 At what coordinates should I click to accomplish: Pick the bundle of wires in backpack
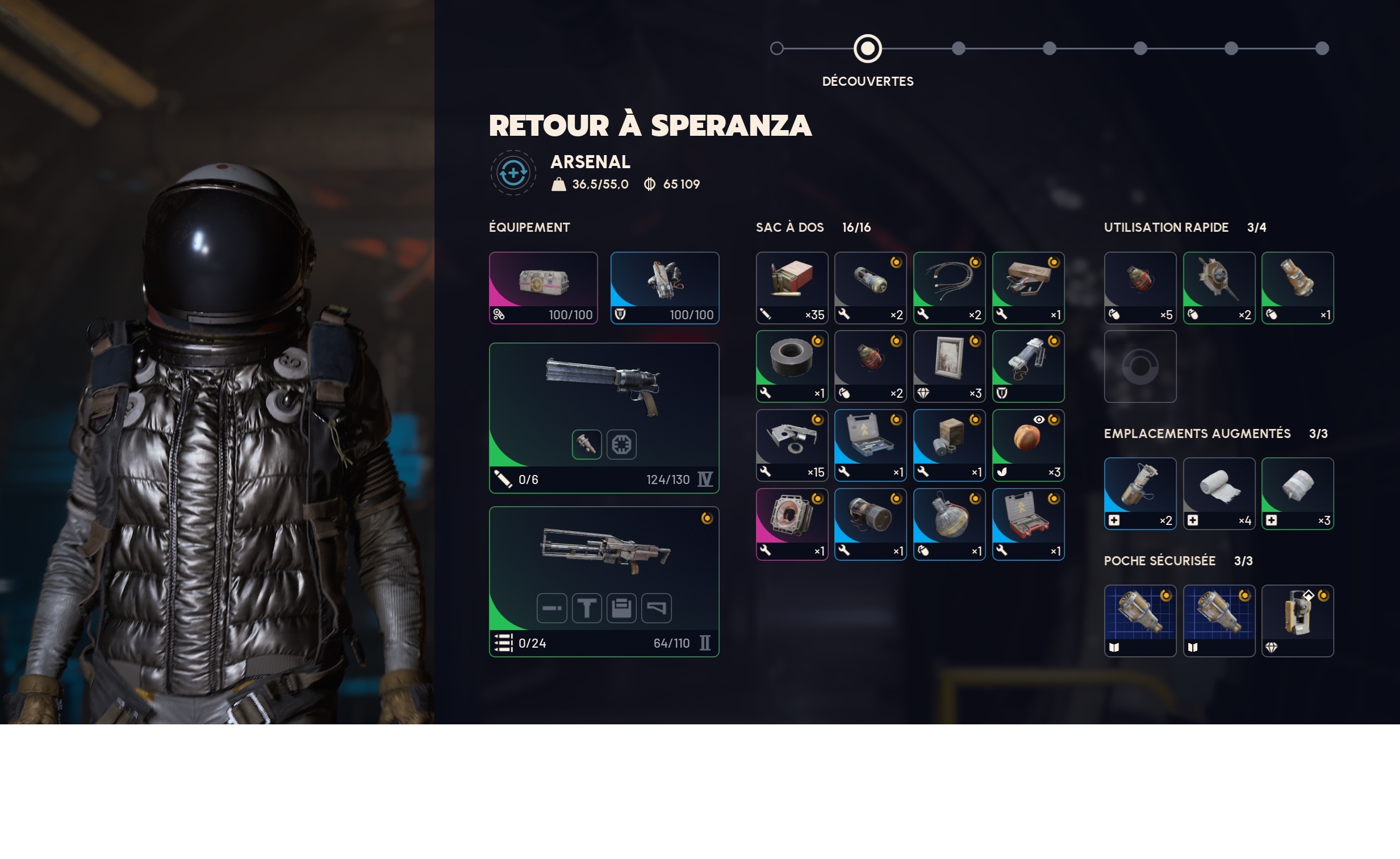pos(949,287)
